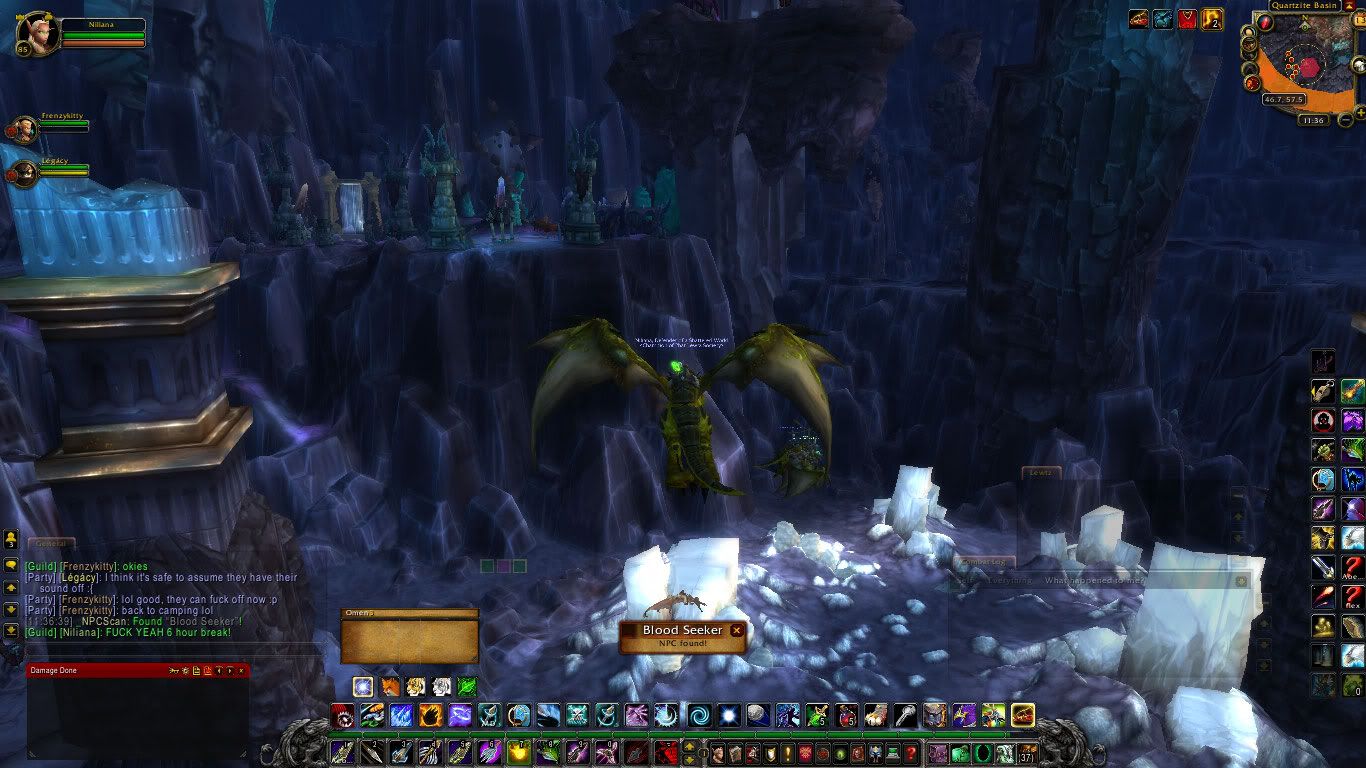Open the chat speech bubble menu

pos(11,564)
